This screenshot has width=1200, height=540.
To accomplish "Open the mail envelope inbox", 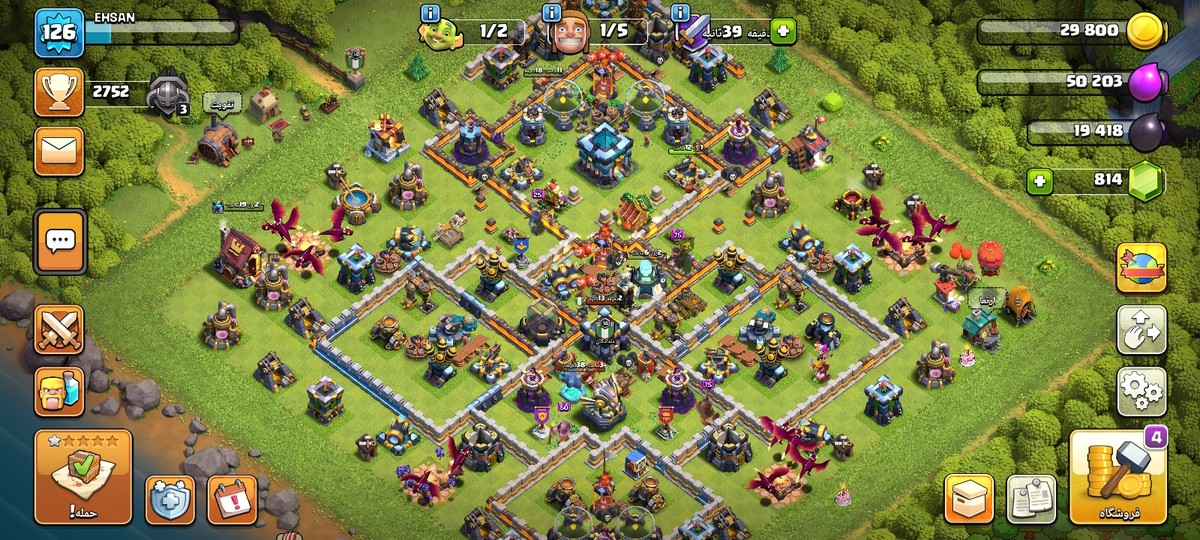I will (59, 150).
